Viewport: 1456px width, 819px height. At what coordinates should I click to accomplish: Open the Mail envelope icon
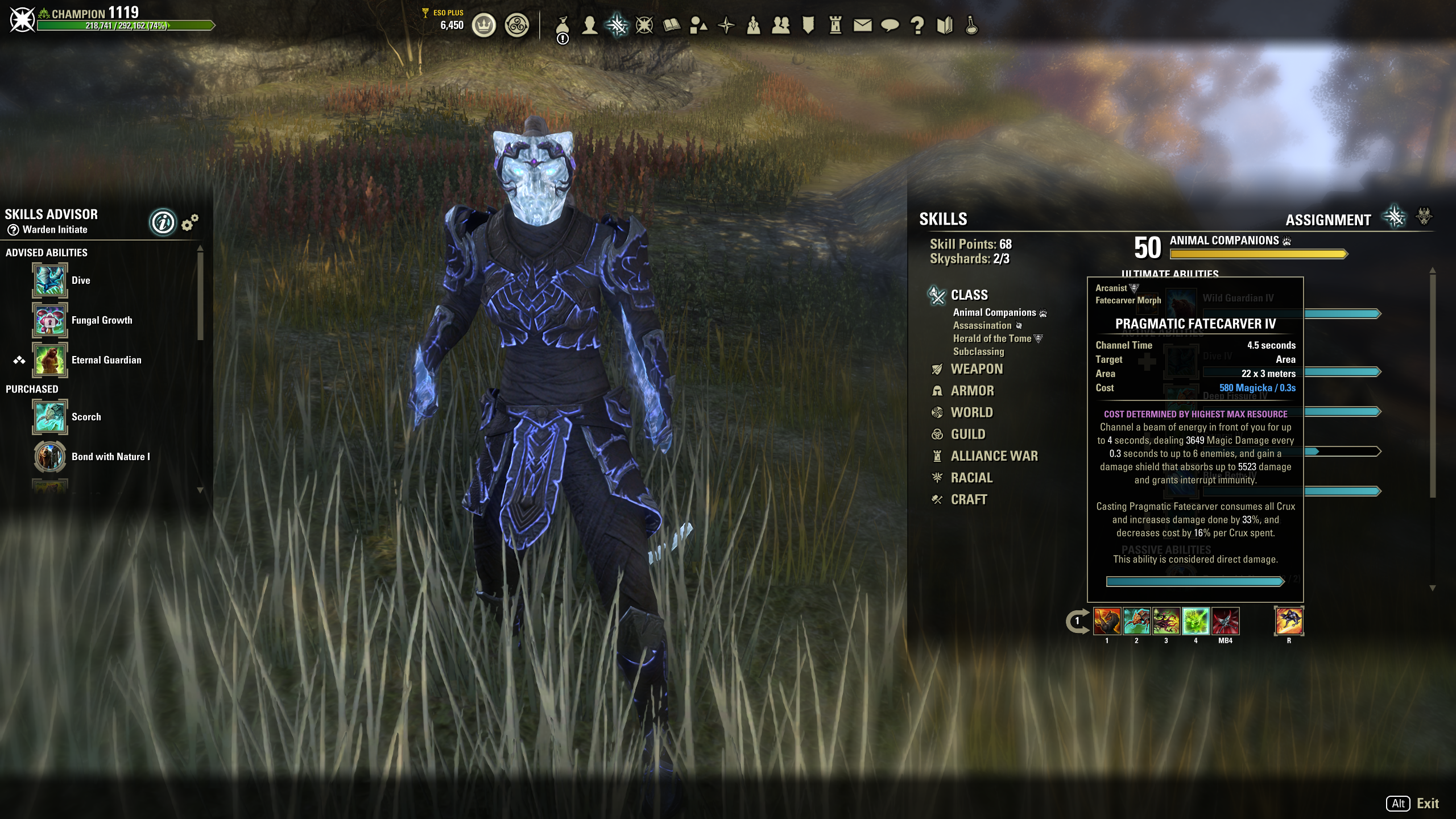click(862, 26)
